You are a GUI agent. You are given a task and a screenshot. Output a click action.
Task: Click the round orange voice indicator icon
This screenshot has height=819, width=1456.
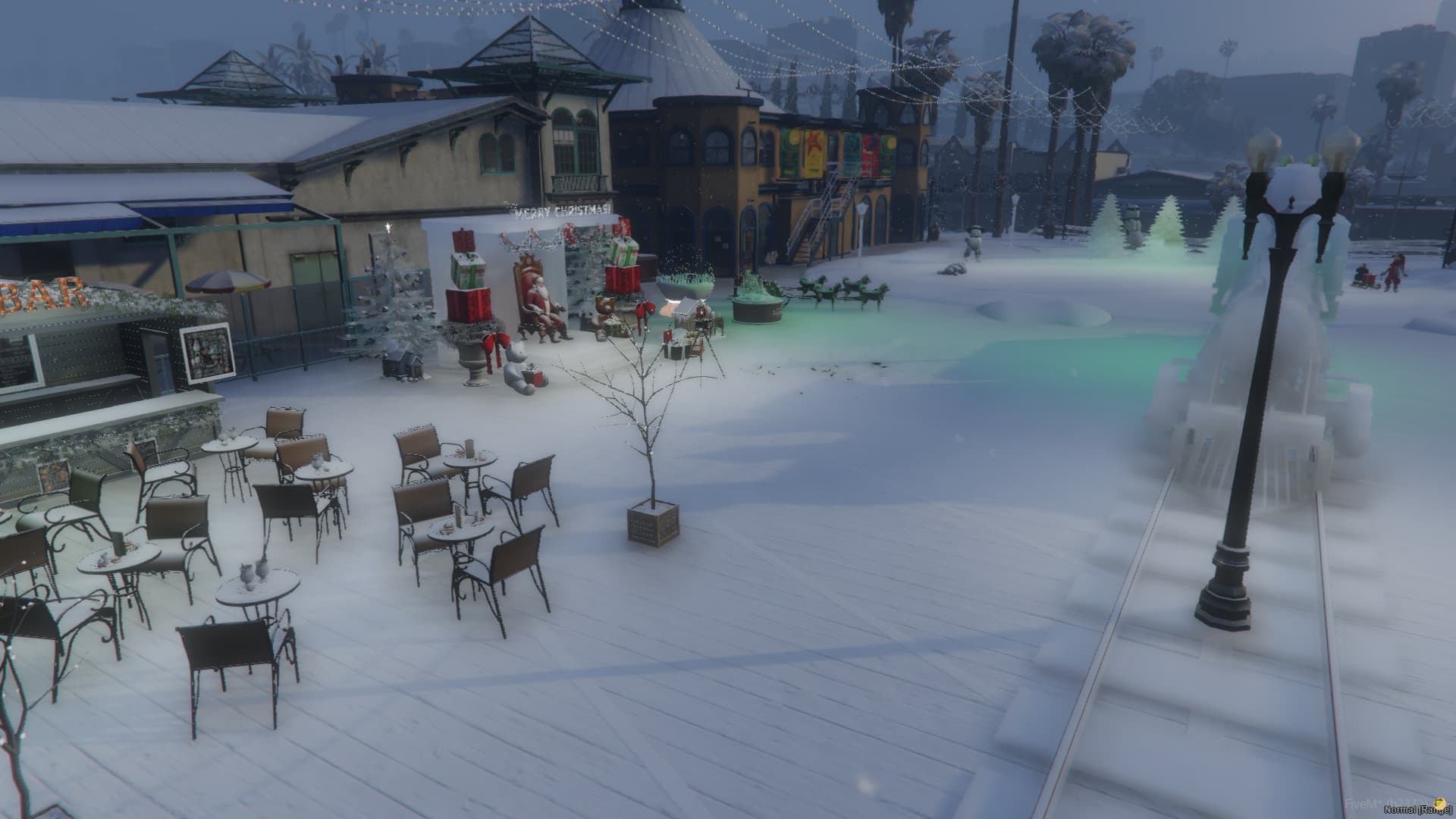click(1440, 804)
